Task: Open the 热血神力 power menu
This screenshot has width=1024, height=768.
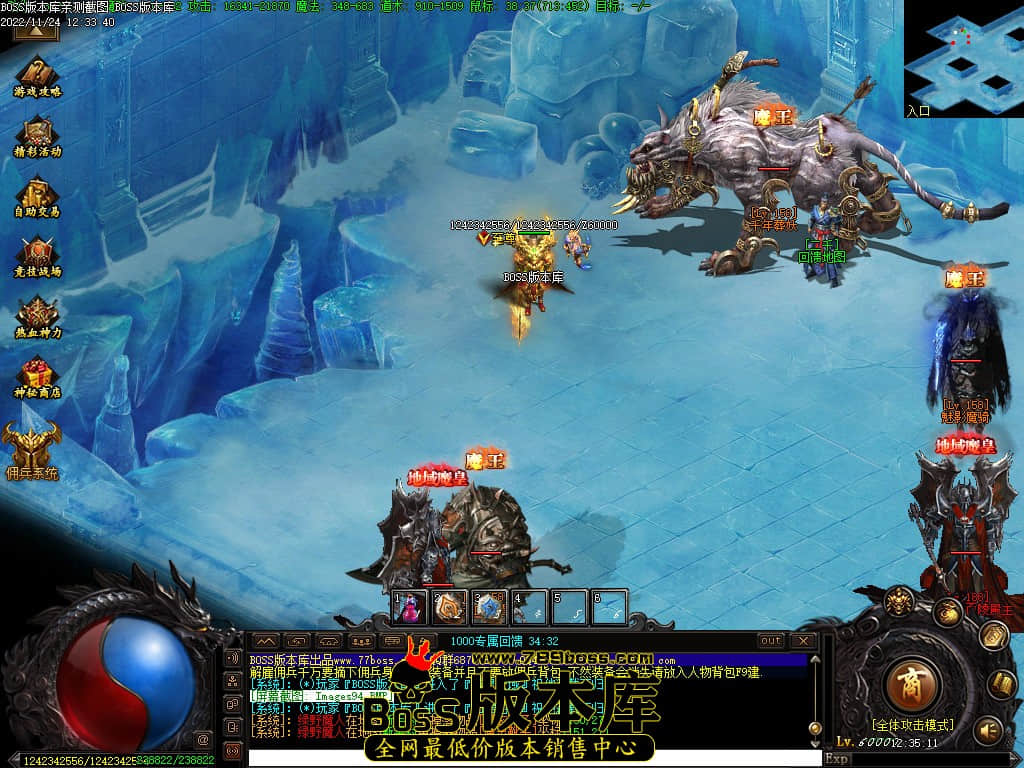Action: (x=37, y=315)
